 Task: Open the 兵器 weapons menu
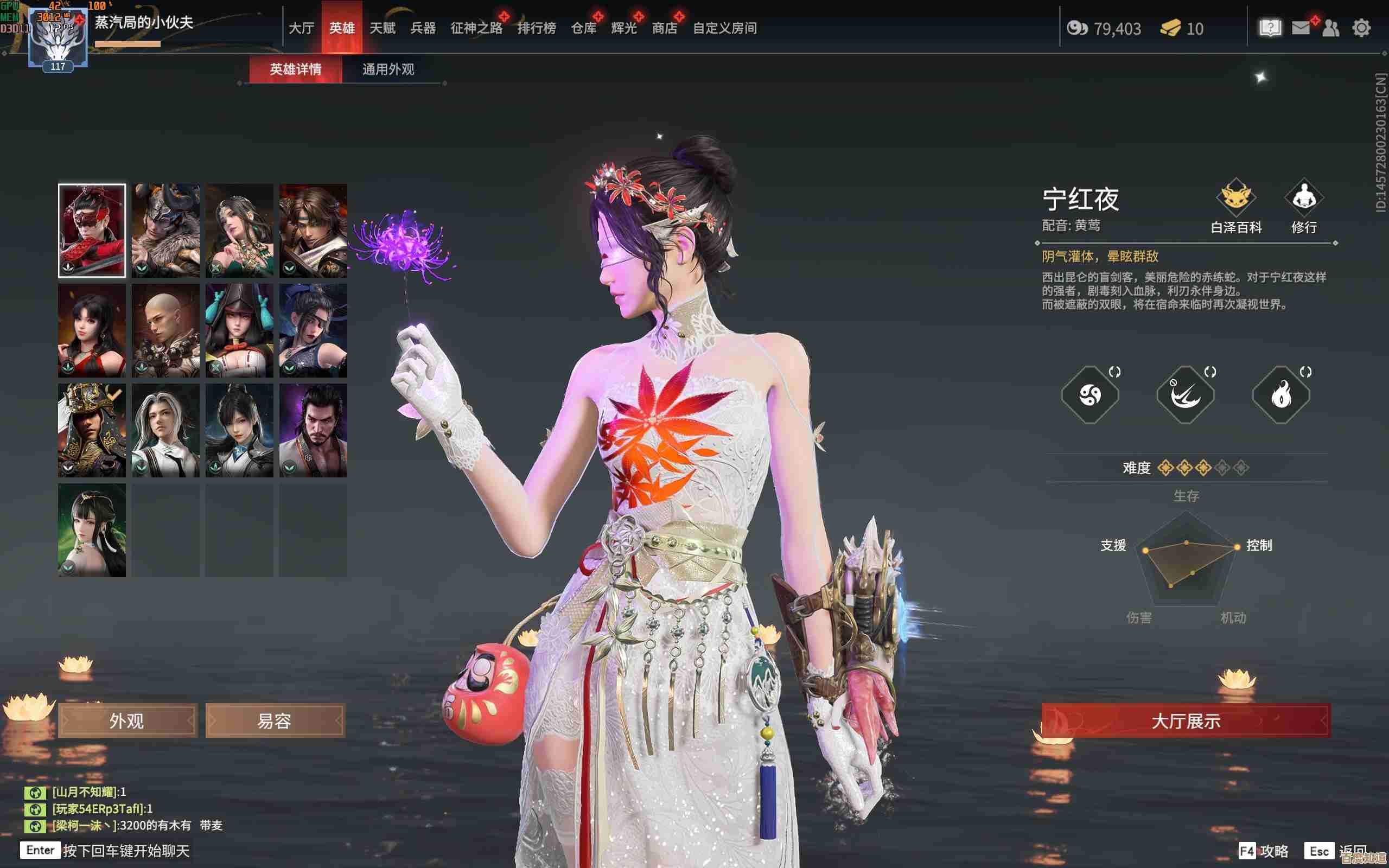coord(423,28)
